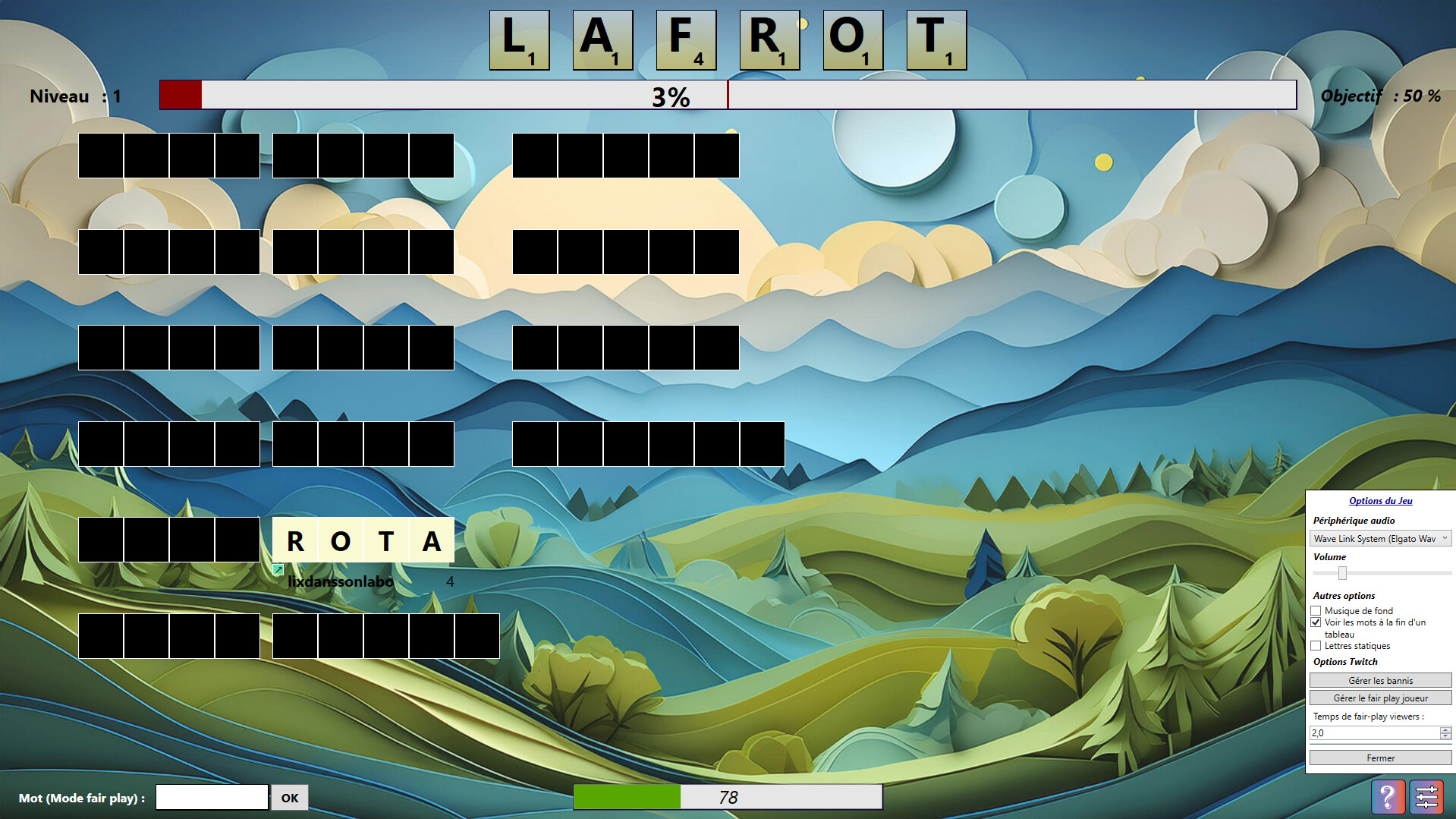The image size is (1456, 819).
Task: Select the letter tile R at the top
Action: coord(770,40)
